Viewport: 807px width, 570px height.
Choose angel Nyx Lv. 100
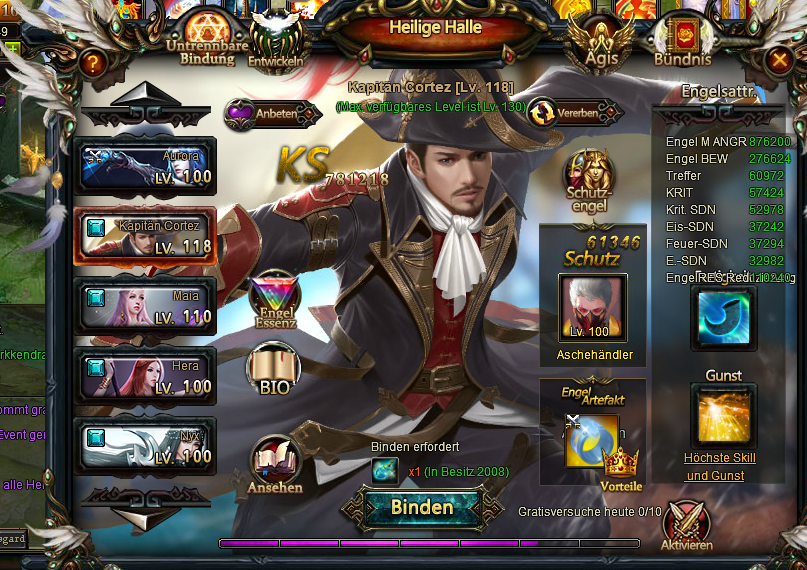click(144, 446)
